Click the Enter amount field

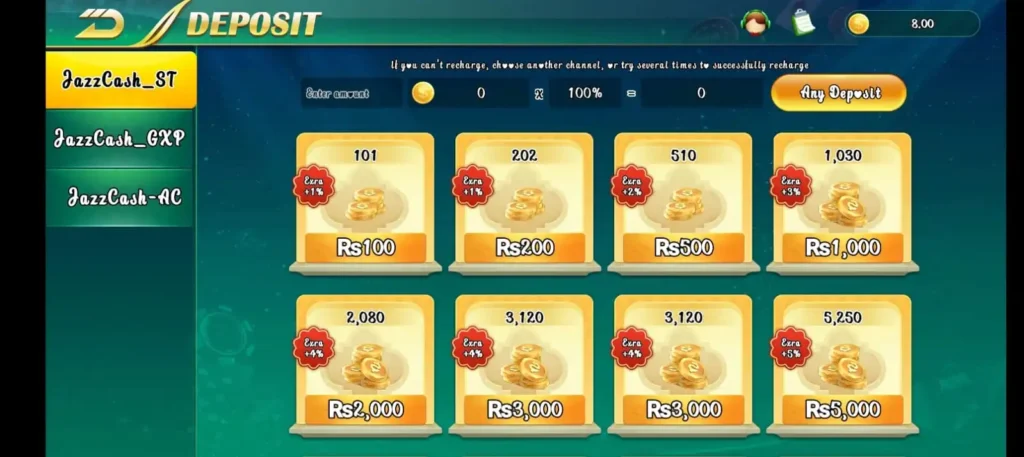click(350, 93)
